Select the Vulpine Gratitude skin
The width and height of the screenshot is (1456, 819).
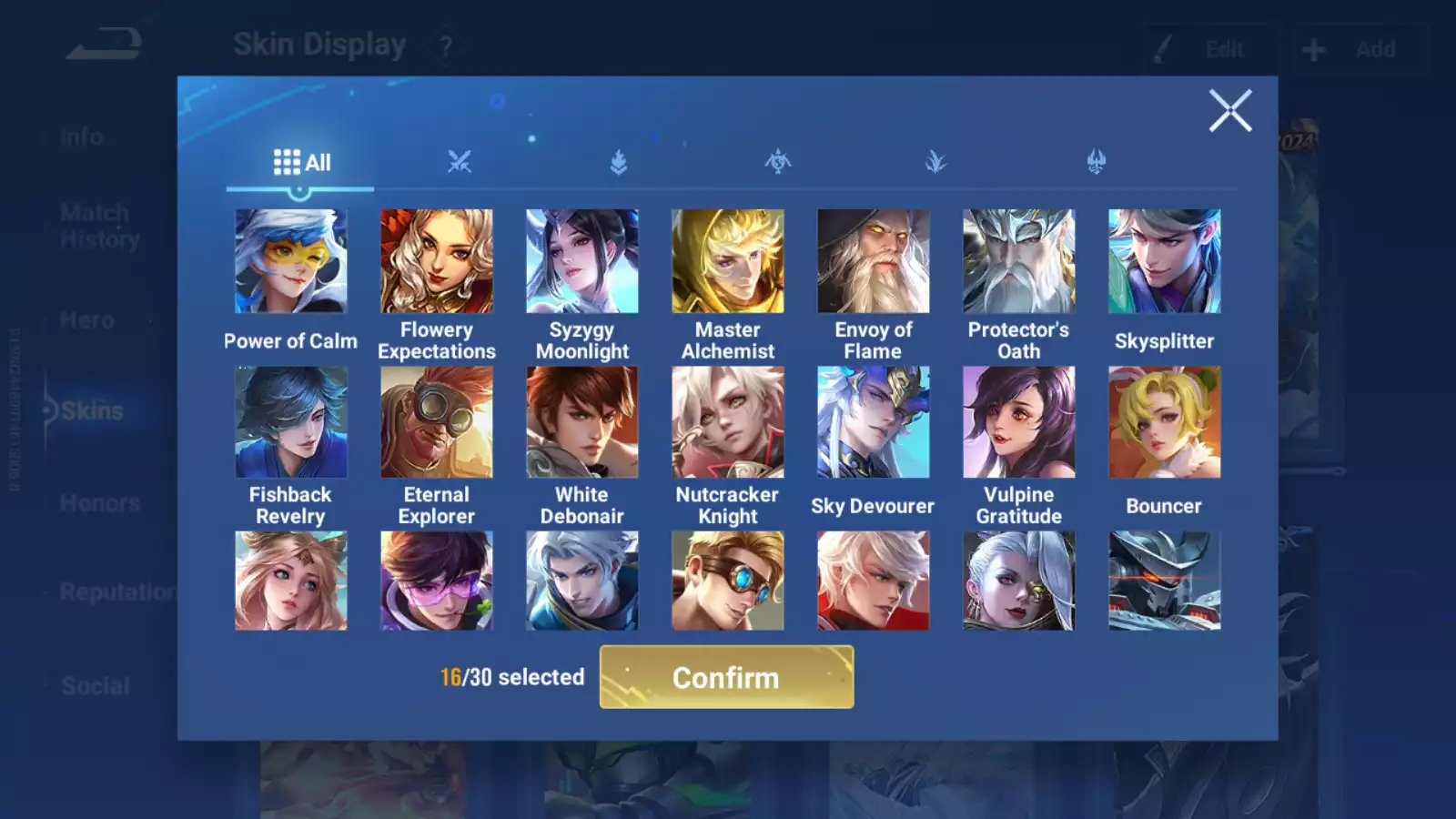click(1018, 421)
